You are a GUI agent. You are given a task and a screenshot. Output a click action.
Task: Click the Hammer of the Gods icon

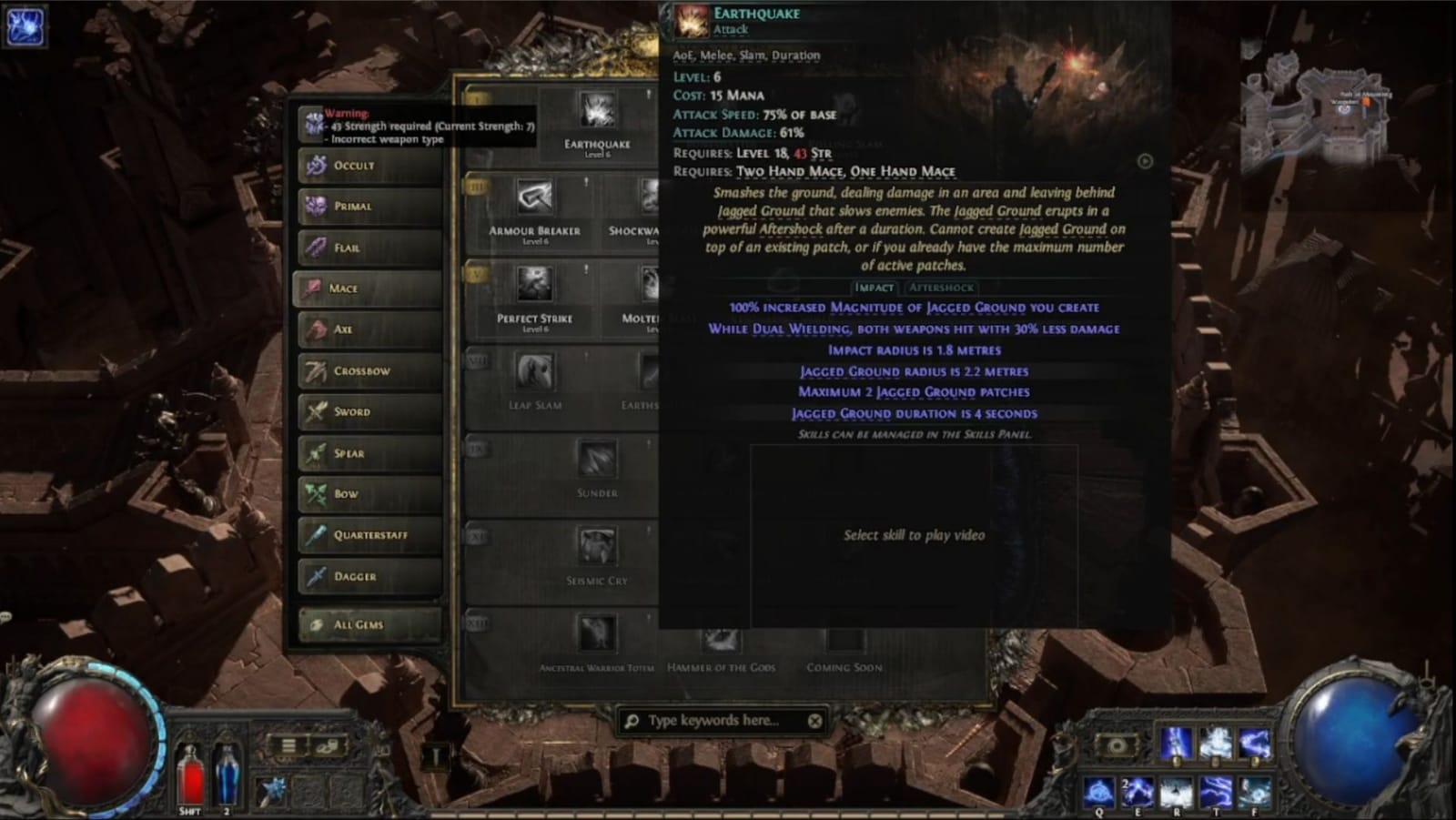pyautogui.click(x=723, y=640)
